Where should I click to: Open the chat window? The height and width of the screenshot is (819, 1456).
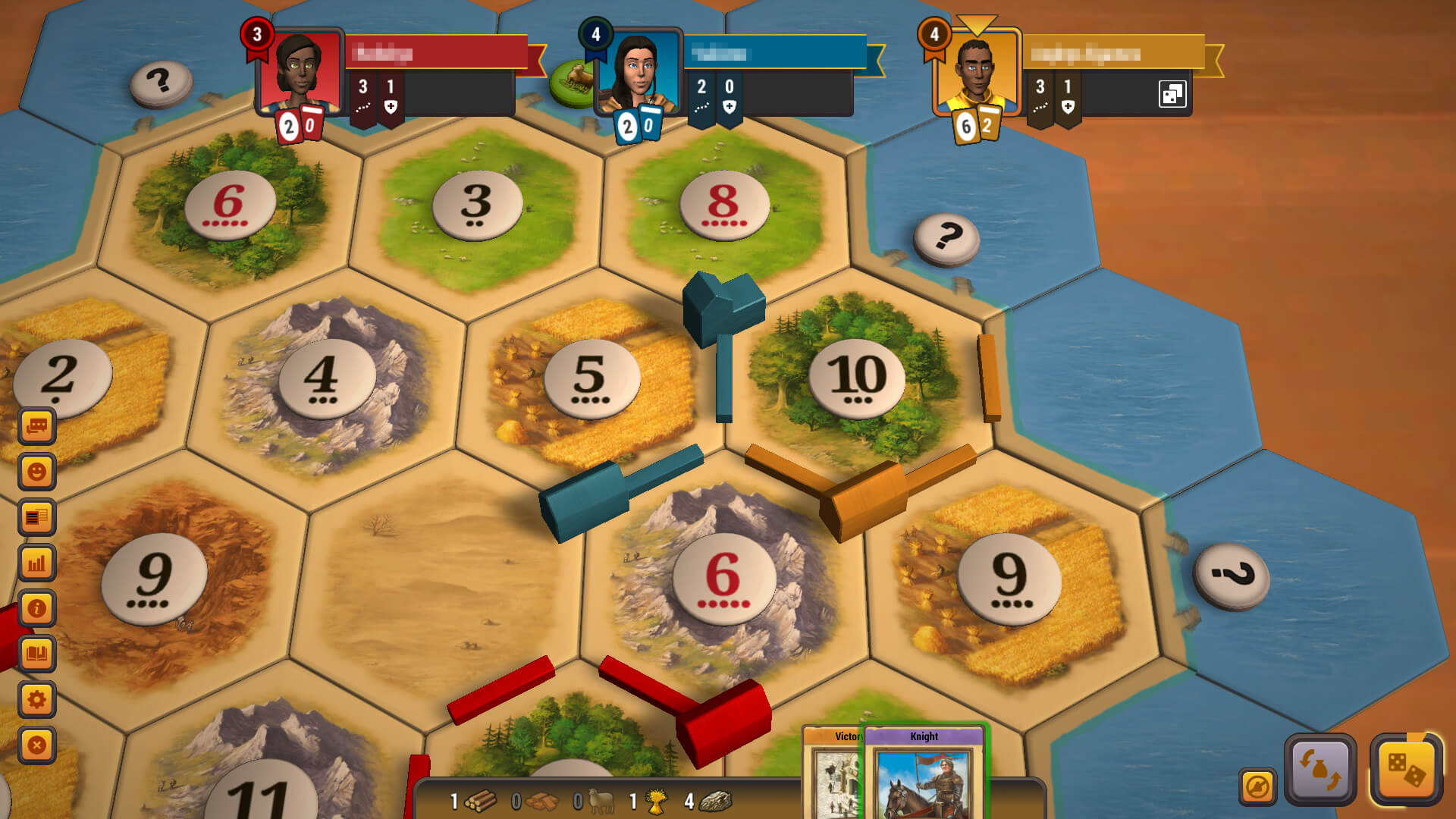click(36, 426)
